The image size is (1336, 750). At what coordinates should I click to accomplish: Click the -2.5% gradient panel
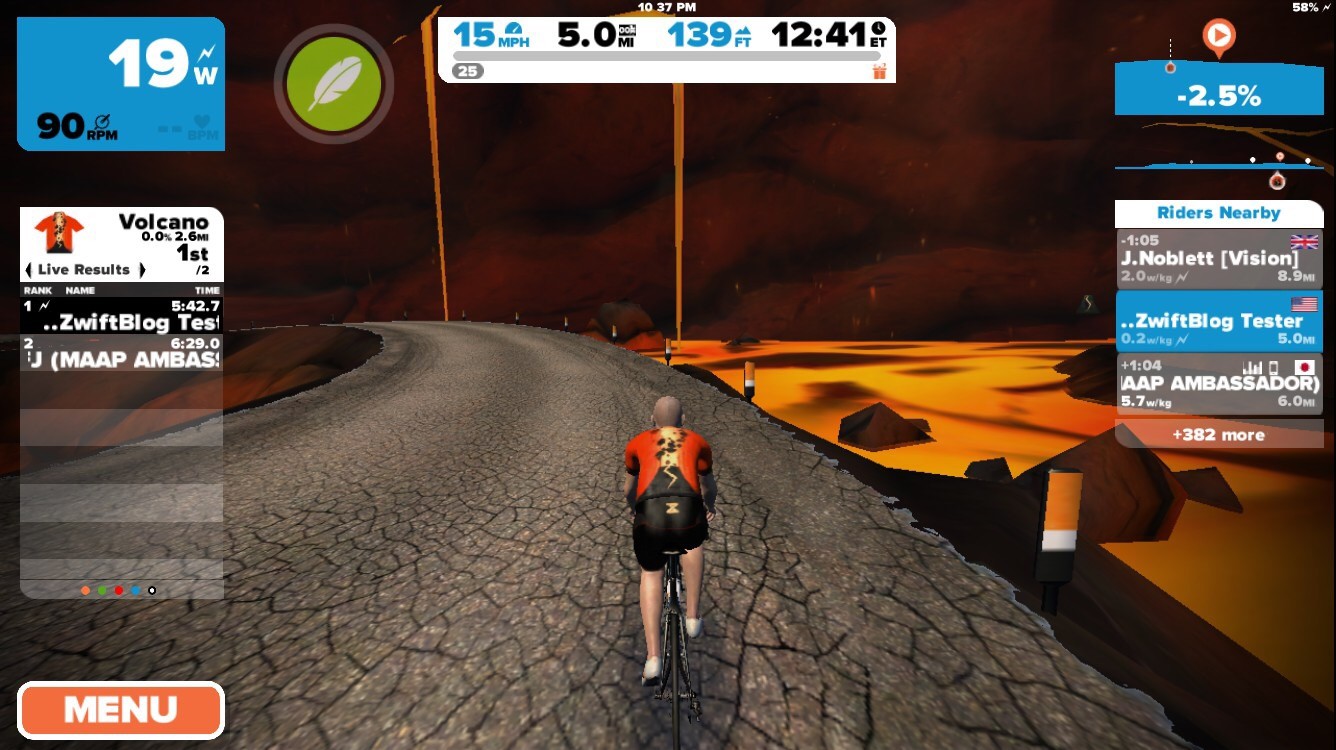1218,95
